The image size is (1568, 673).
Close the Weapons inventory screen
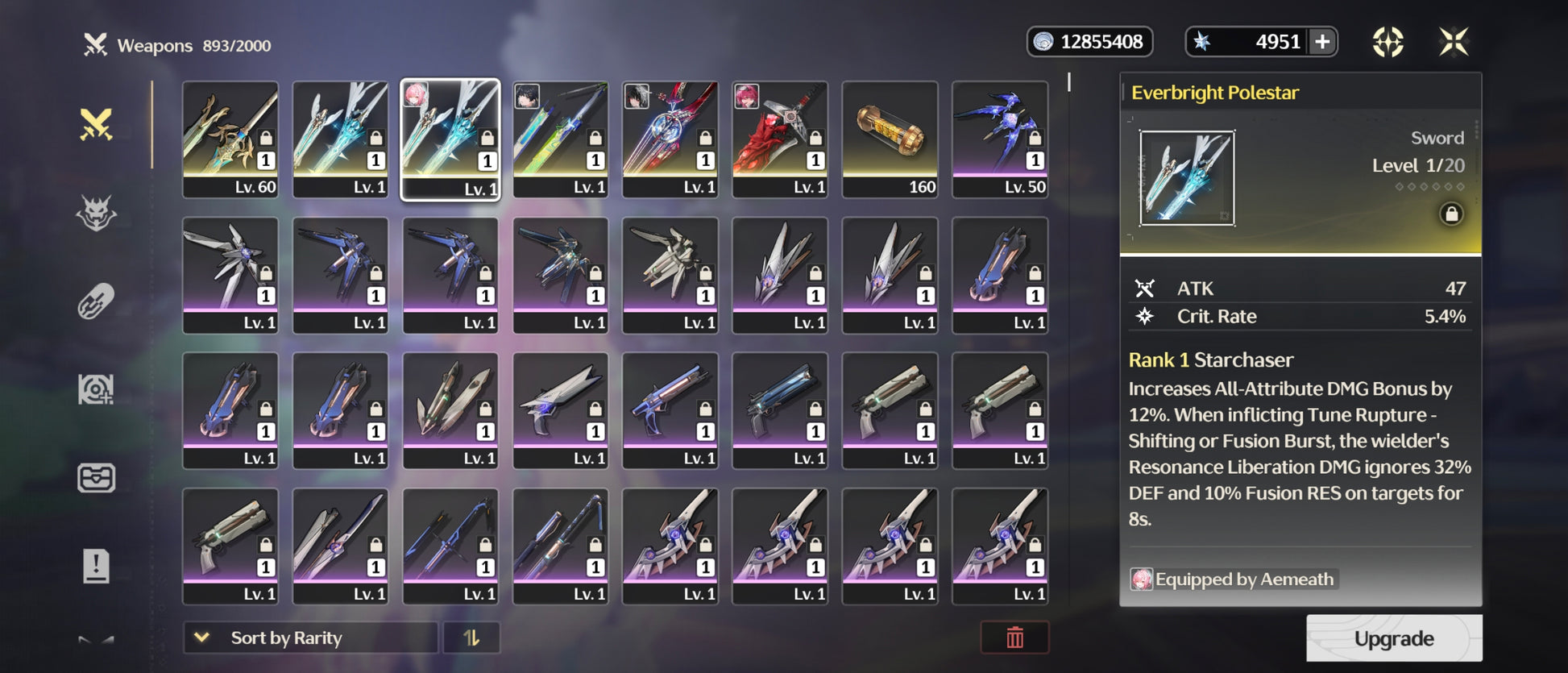1454,42
